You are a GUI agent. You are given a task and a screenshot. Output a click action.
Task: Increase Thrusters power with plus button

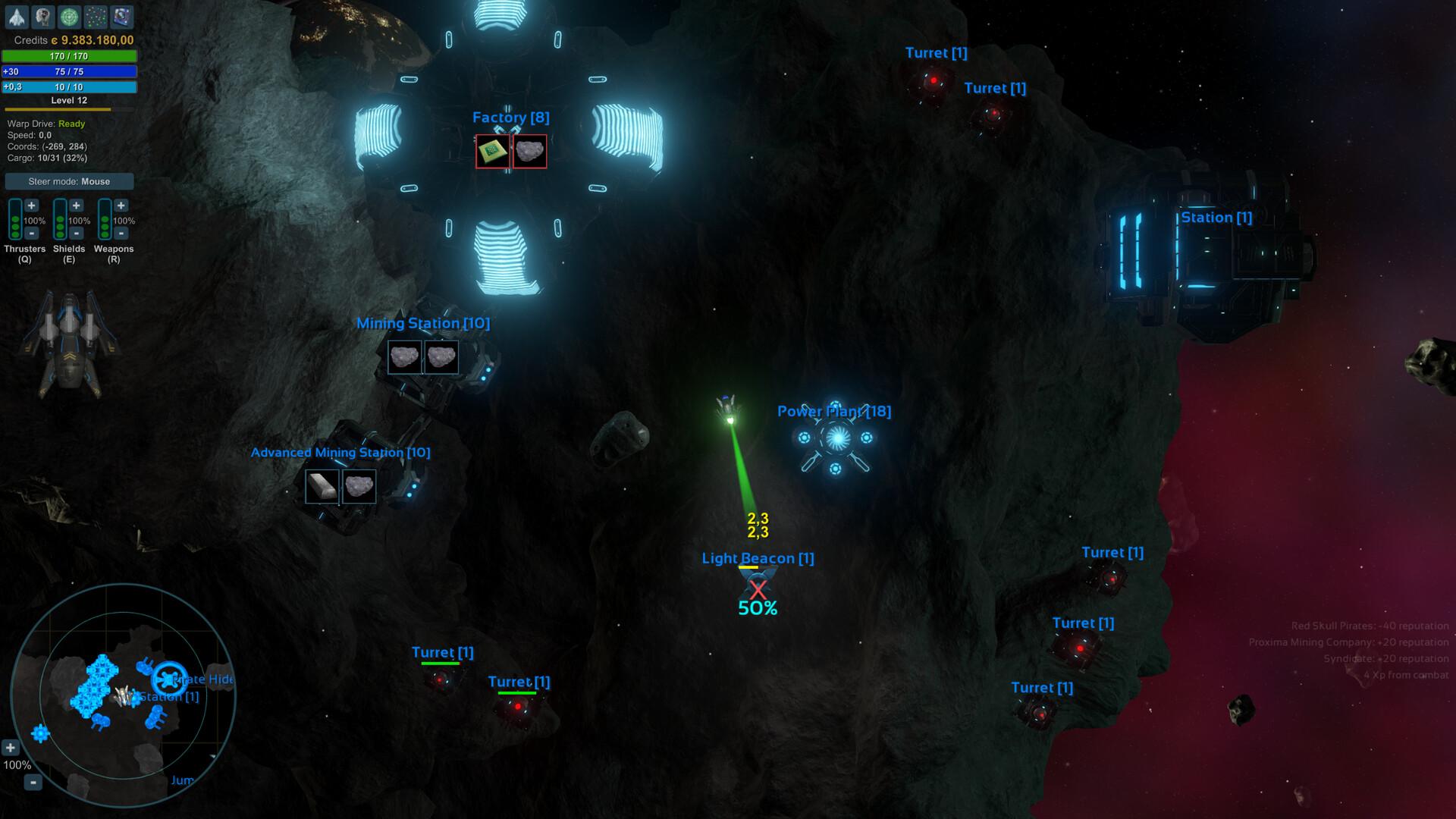coord(30,205)
